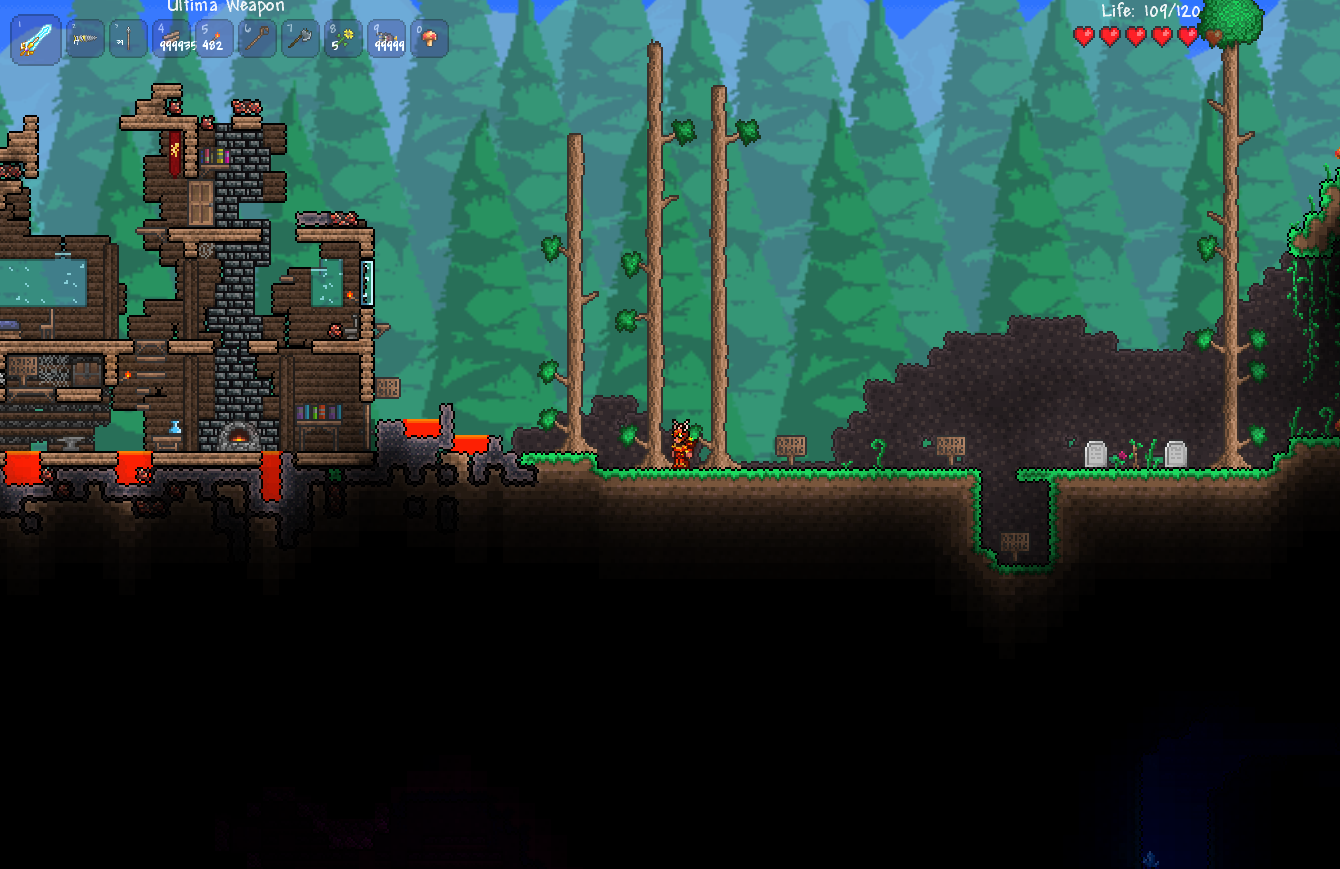
Task: Choose the spear in hotbar slot 3
Action: tap(128, 39)
